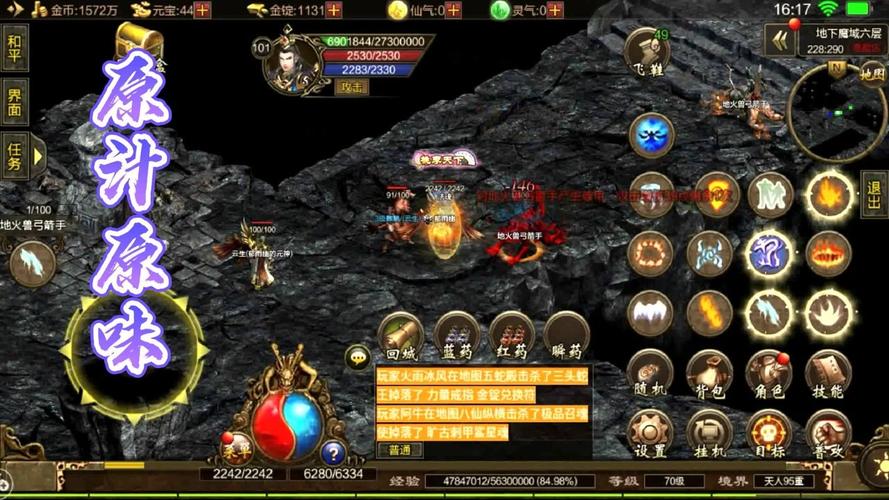Use the 回城 return-to-town scroll

[x=400, y=335]
